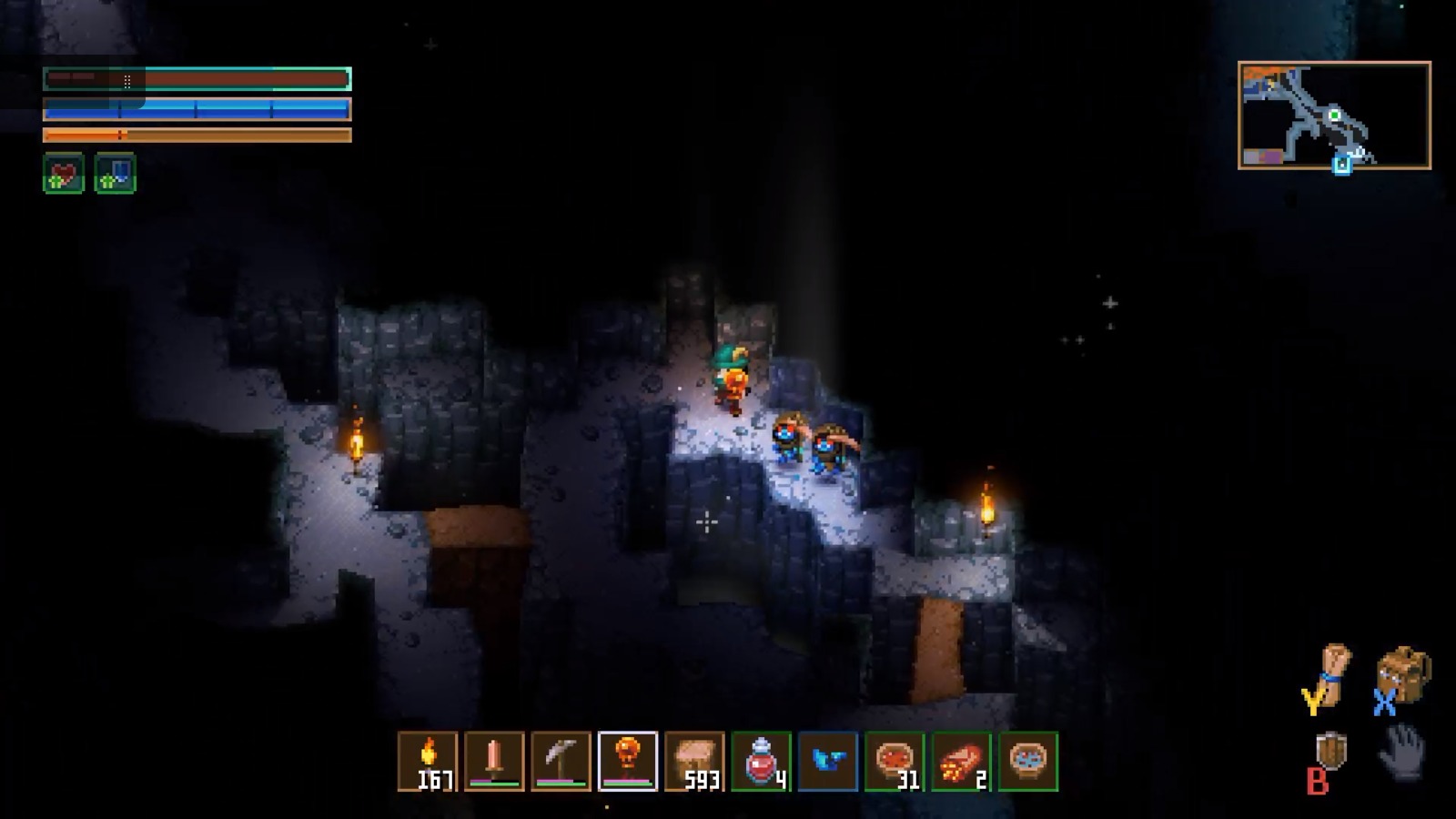Image resolution: width=1456 pixels, height=819 pixels.
Task: Activate the wooden shield icon
Action: click(1331, 752)
